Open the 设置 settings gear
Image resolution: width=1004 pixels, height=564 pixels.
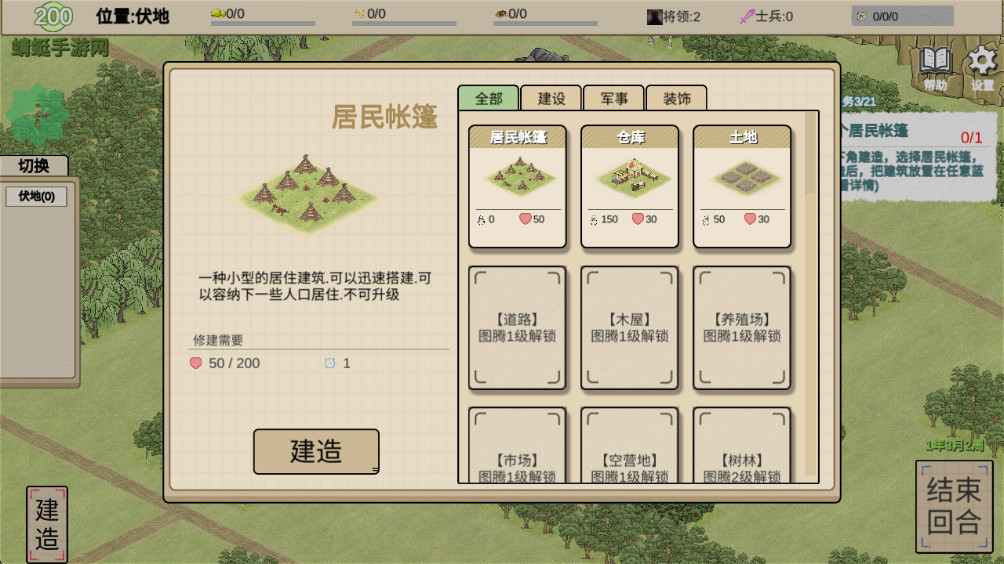982,66
